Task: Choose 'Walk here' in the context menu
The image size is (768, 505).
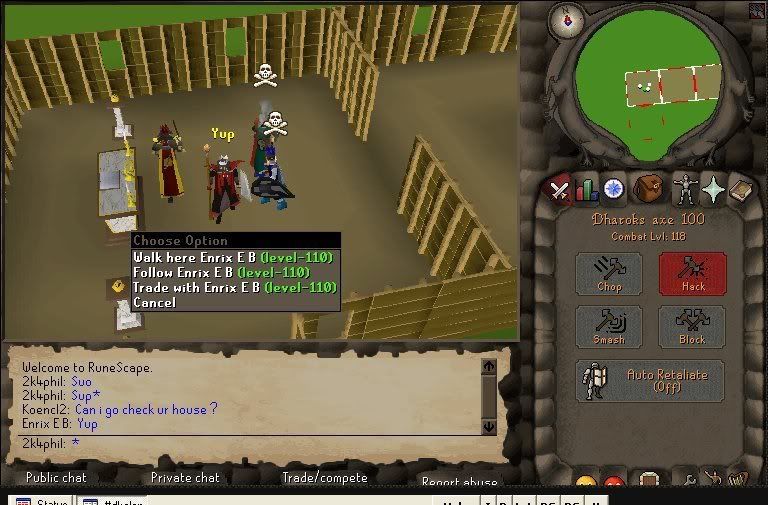Action: (x=234, y=258)
